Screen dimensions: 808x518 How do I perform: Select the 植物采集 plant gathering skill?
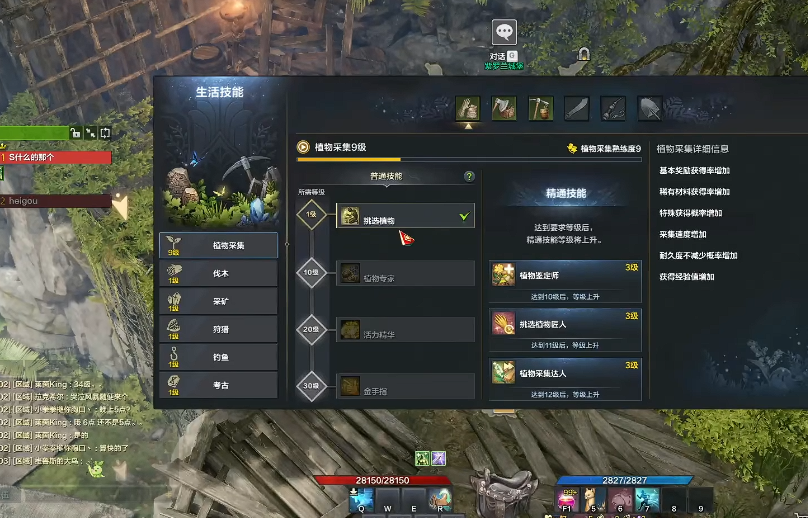click(218, 245)
